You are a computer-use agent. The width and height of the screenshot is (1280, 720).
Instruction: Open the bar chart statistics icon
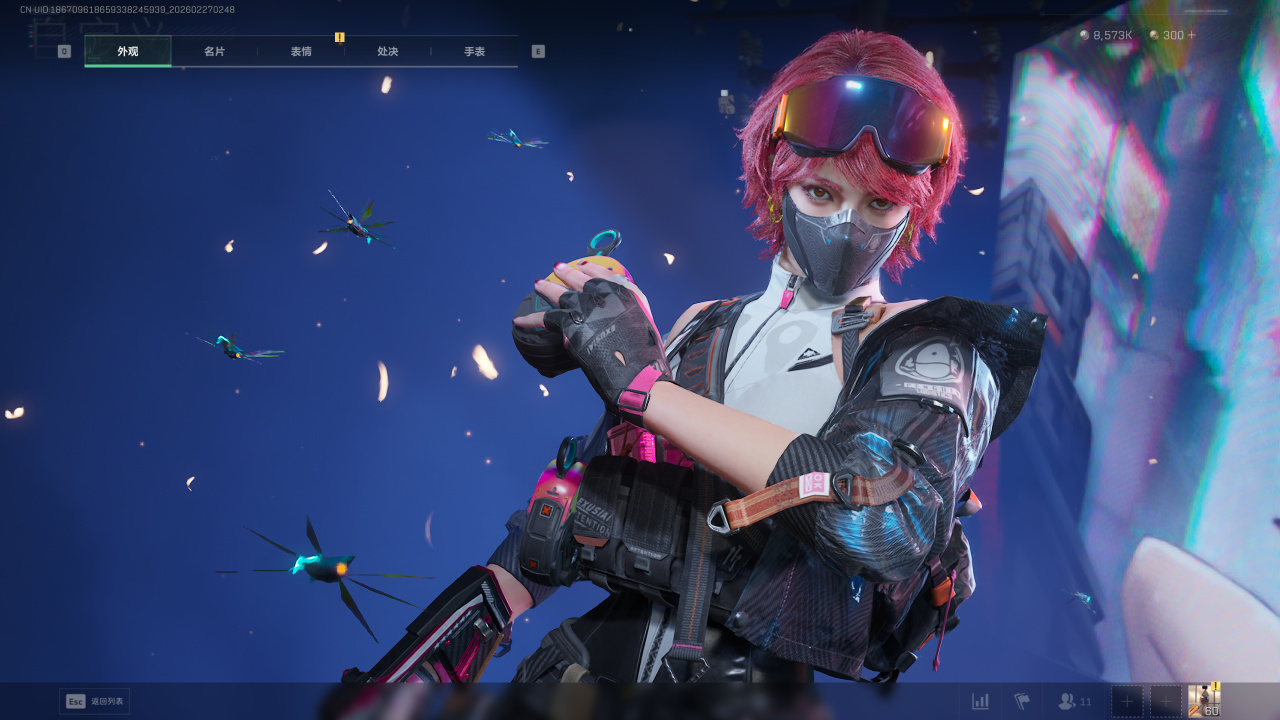[x=980, y=701]
